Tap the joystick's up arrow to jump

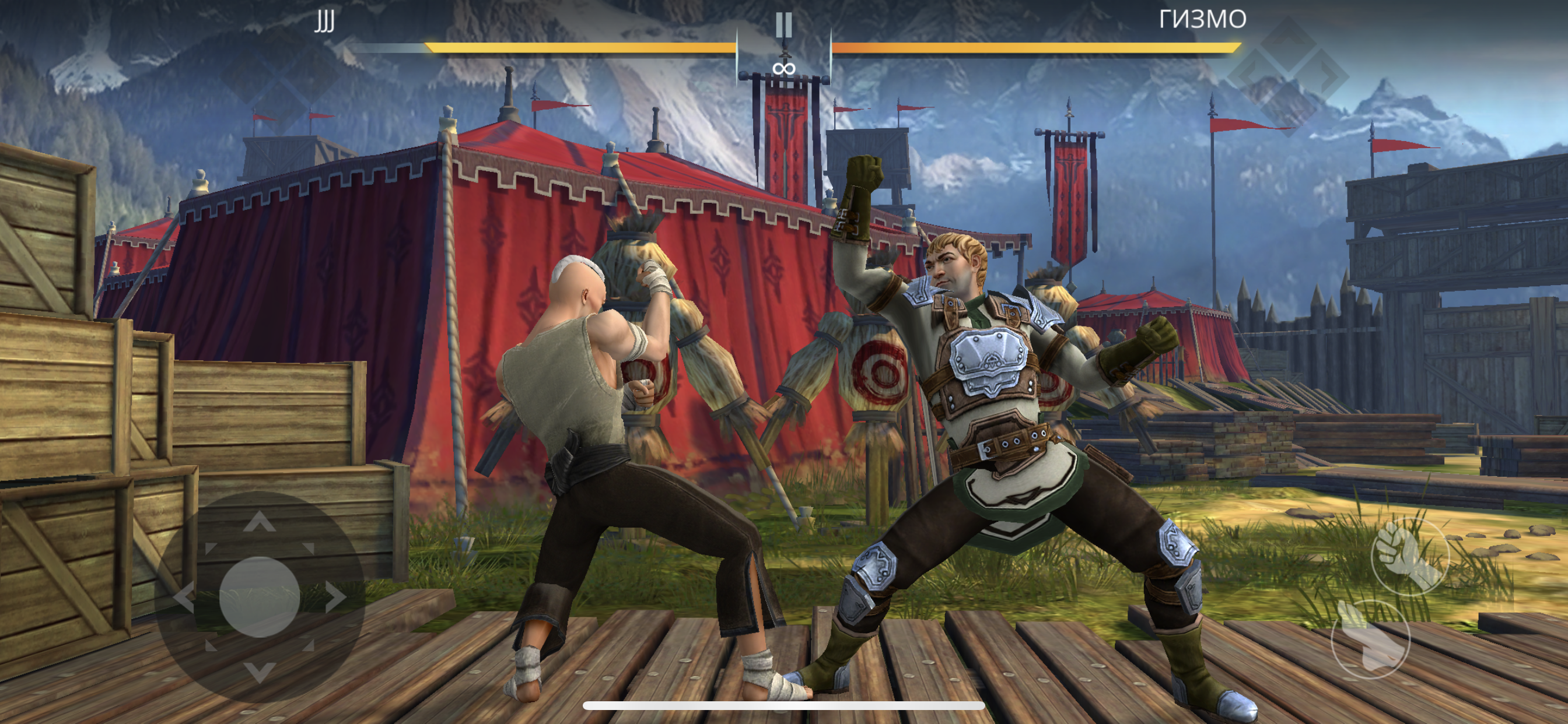260,521
